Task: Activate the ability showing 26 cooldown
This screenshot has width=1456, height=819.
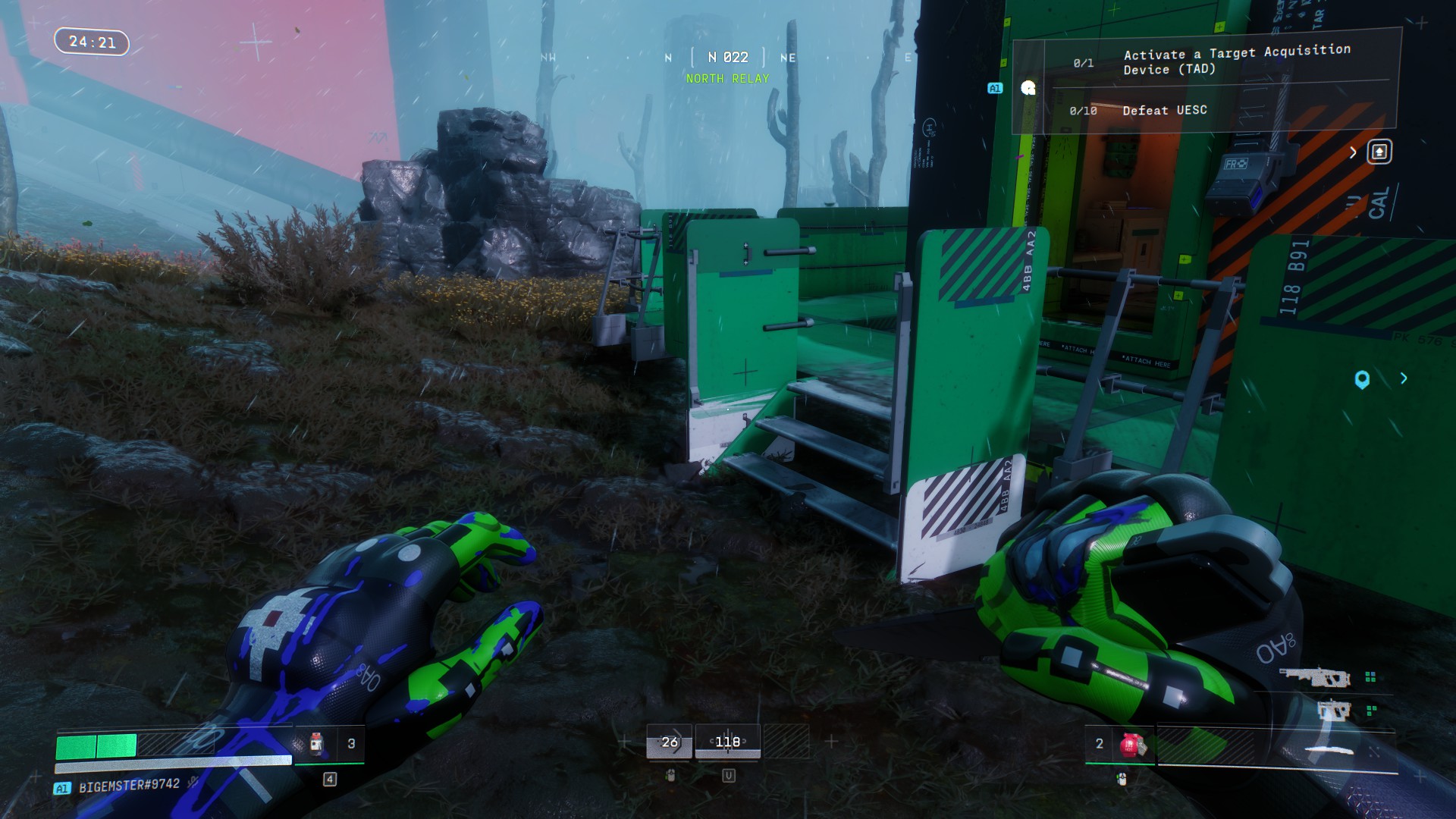Action: tap(669, 742)
